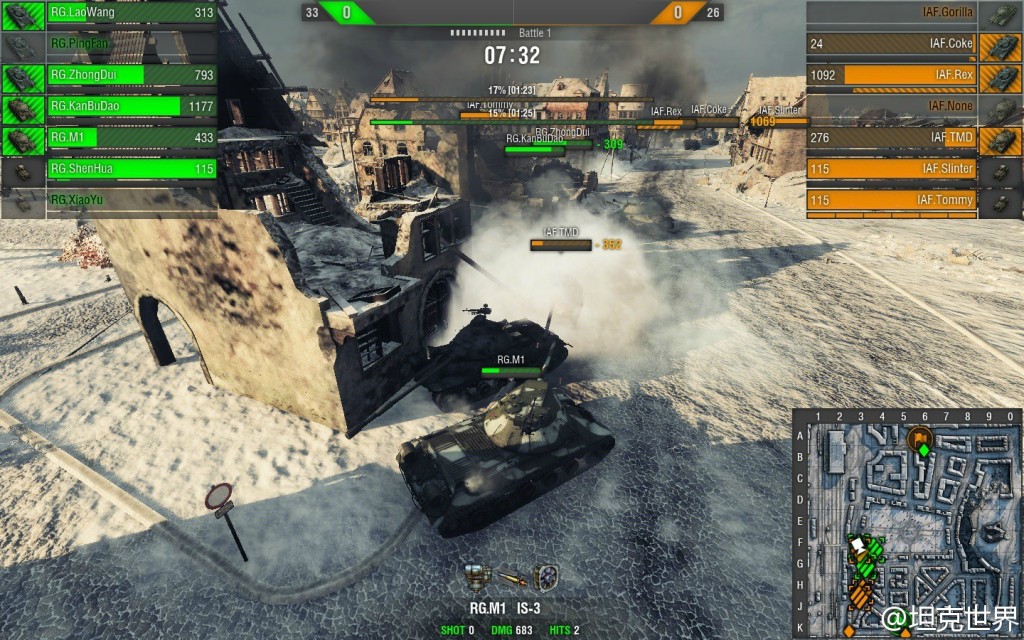This screenshot has width=1024, height=640.
Task: Choose the IAF.Coke player row
Action: click(912, 44)
